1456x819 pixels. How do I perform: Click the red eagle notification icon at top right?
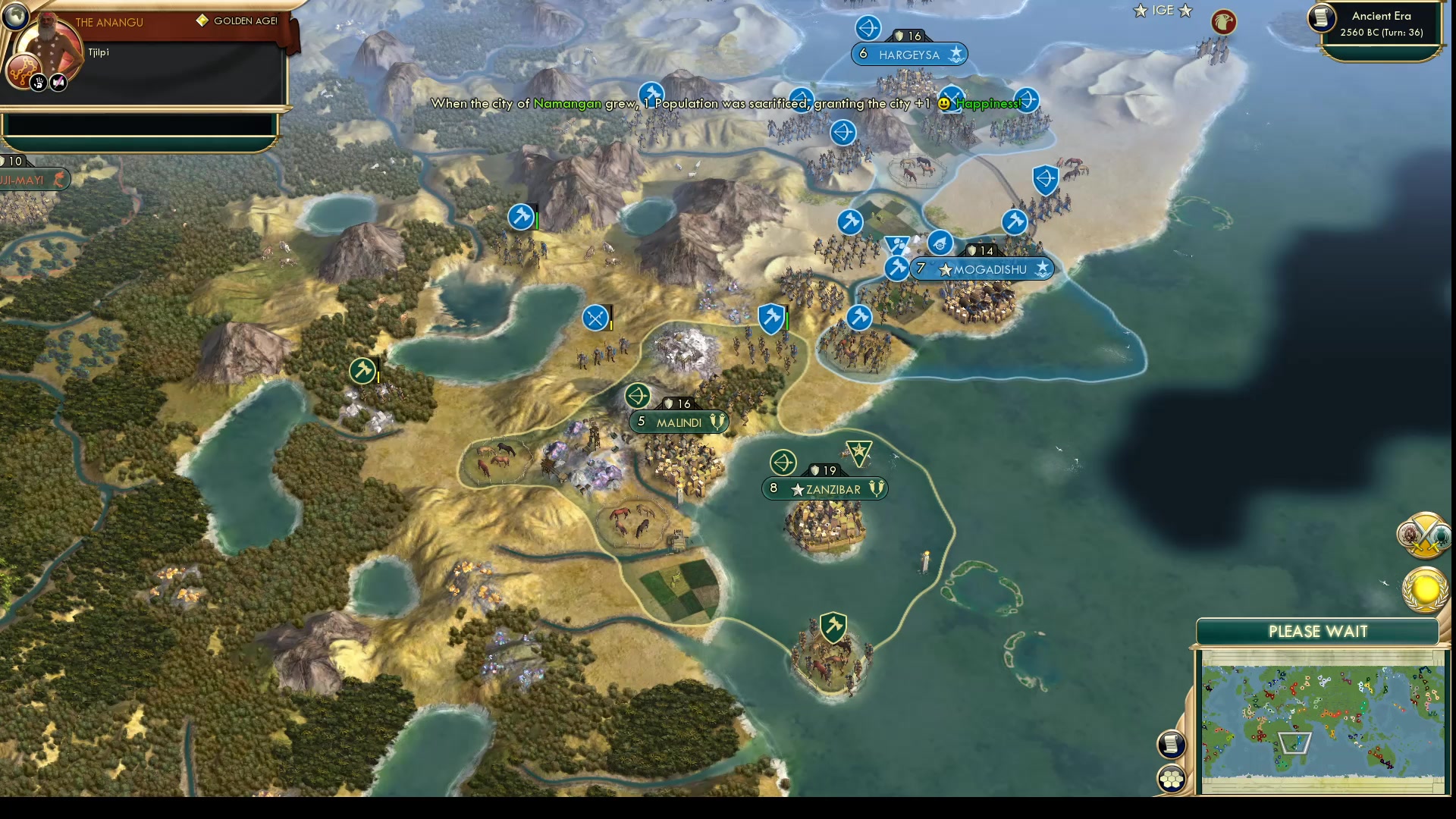pyautogui.click(x=1222, y=22)
